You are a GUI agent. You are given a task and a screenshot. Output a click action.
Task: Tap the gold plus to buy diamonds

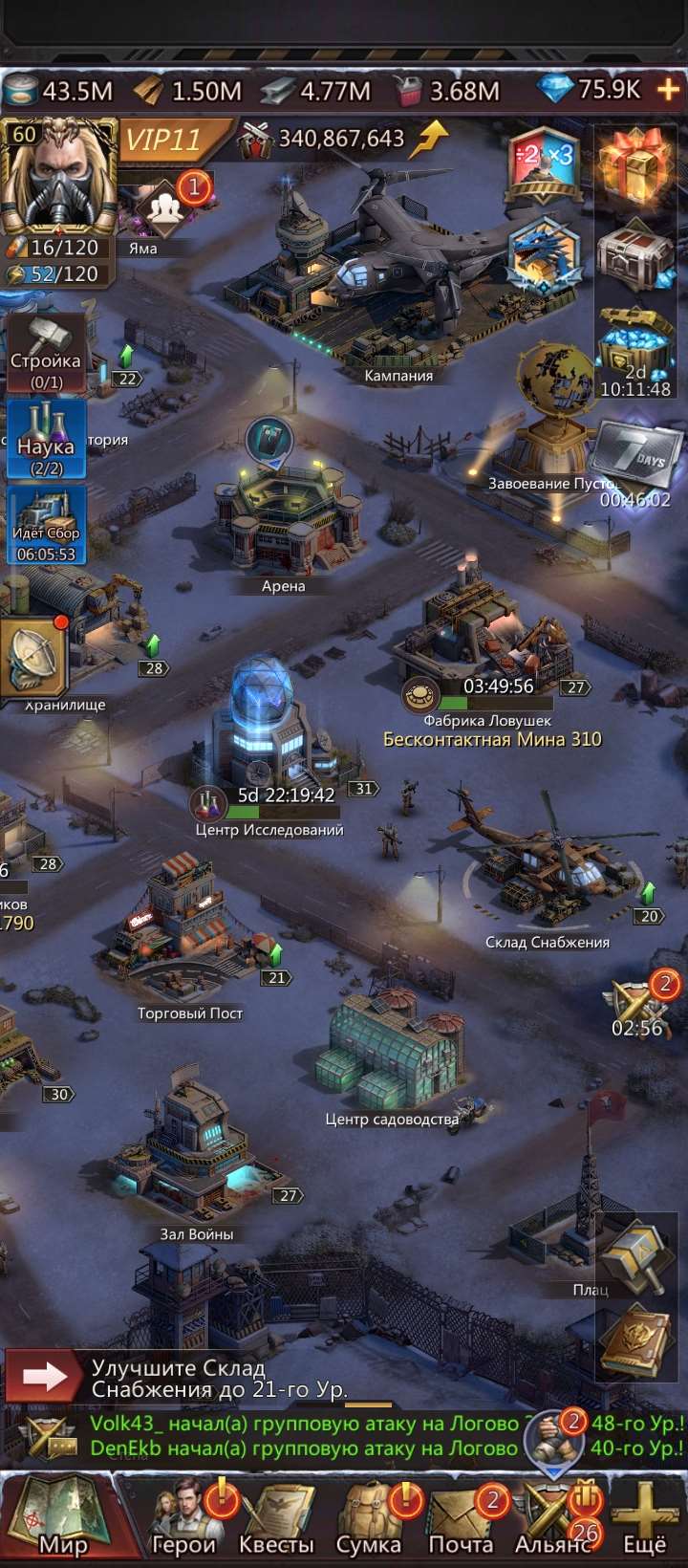pos(668,90)
